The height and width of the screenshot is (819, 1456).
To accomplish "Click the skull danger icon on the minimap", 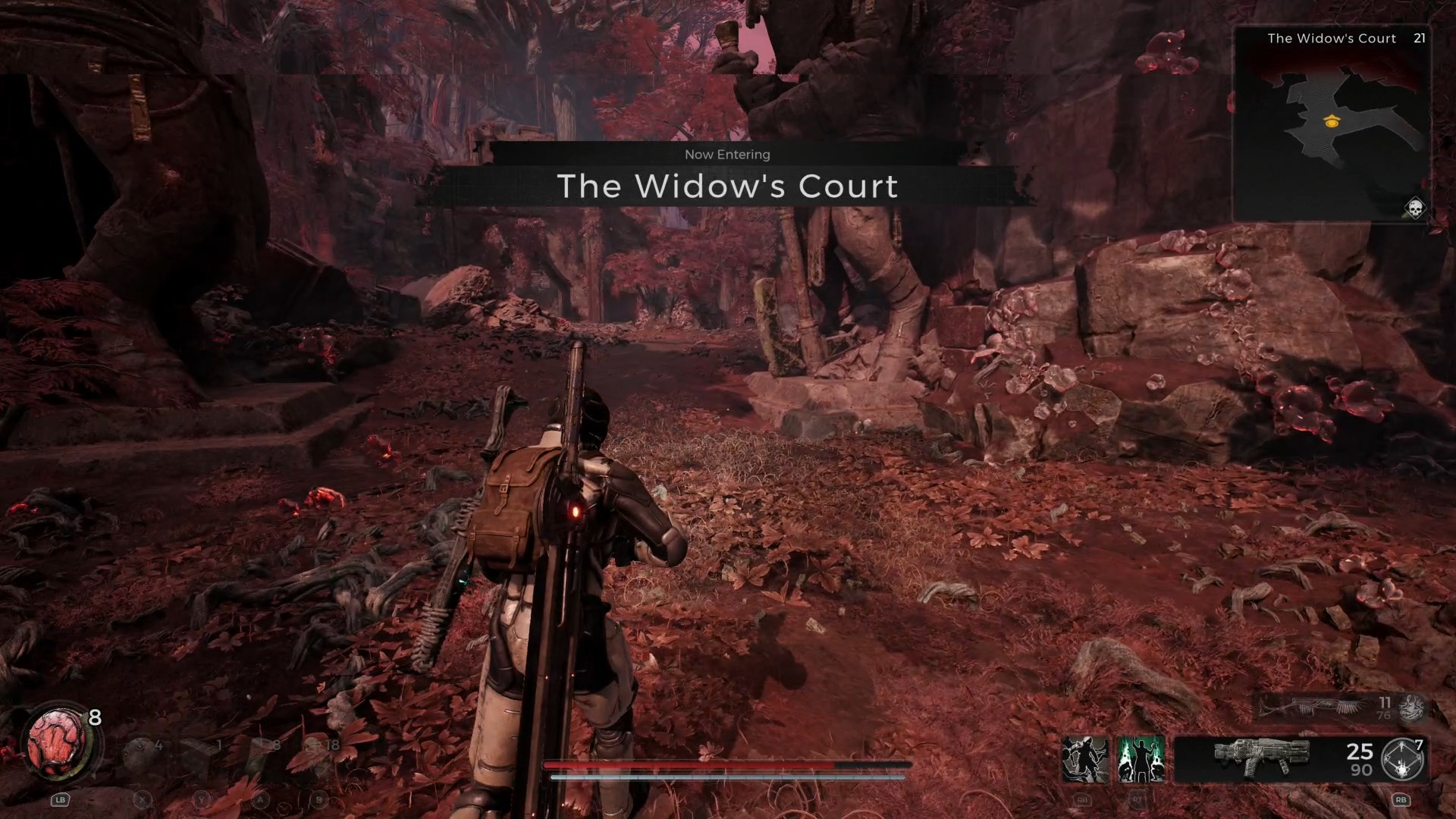I will pos(1415,206).
